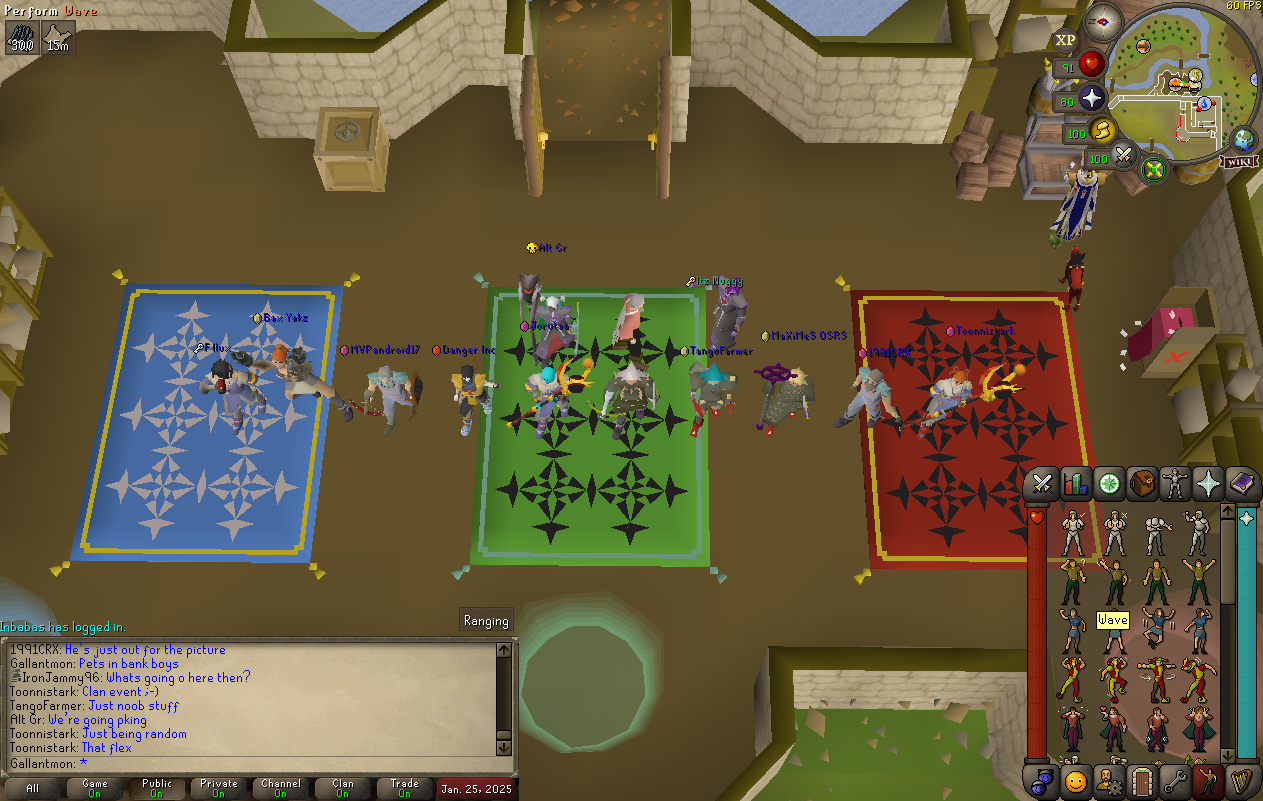
Task: Open the Logout door tab
Action: coord(1142,780)
